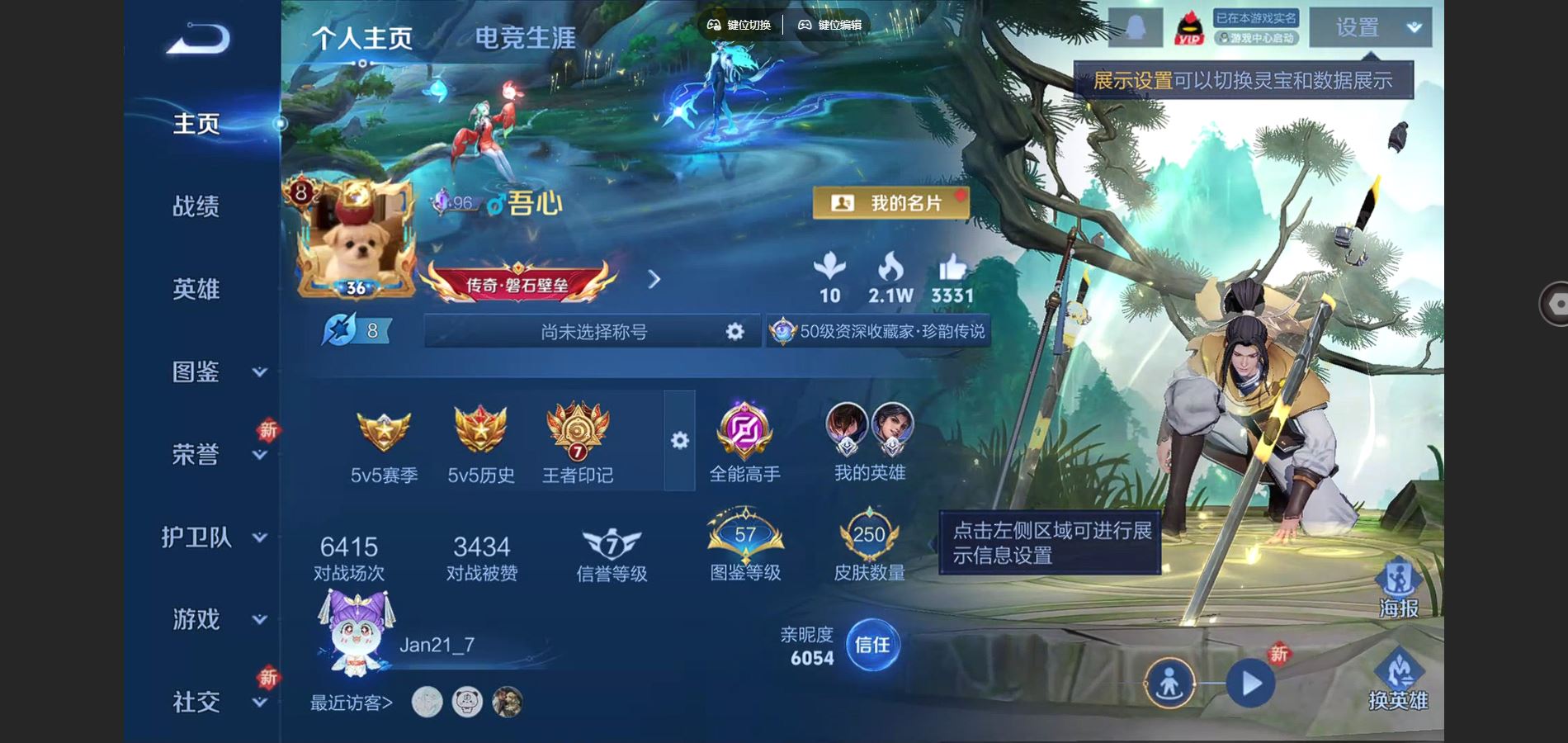Go back using the return arrow

pyautogui.click(x=198, y=39)
